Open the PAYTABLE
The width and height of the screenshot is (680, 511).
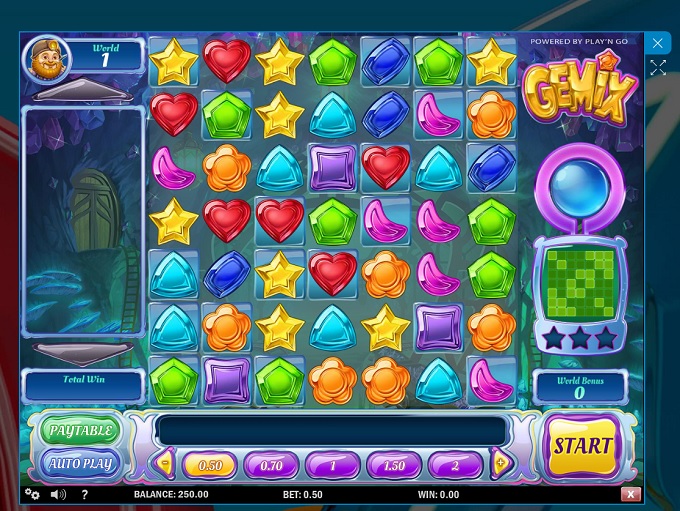pyautogui.click(x=80, y=431)
